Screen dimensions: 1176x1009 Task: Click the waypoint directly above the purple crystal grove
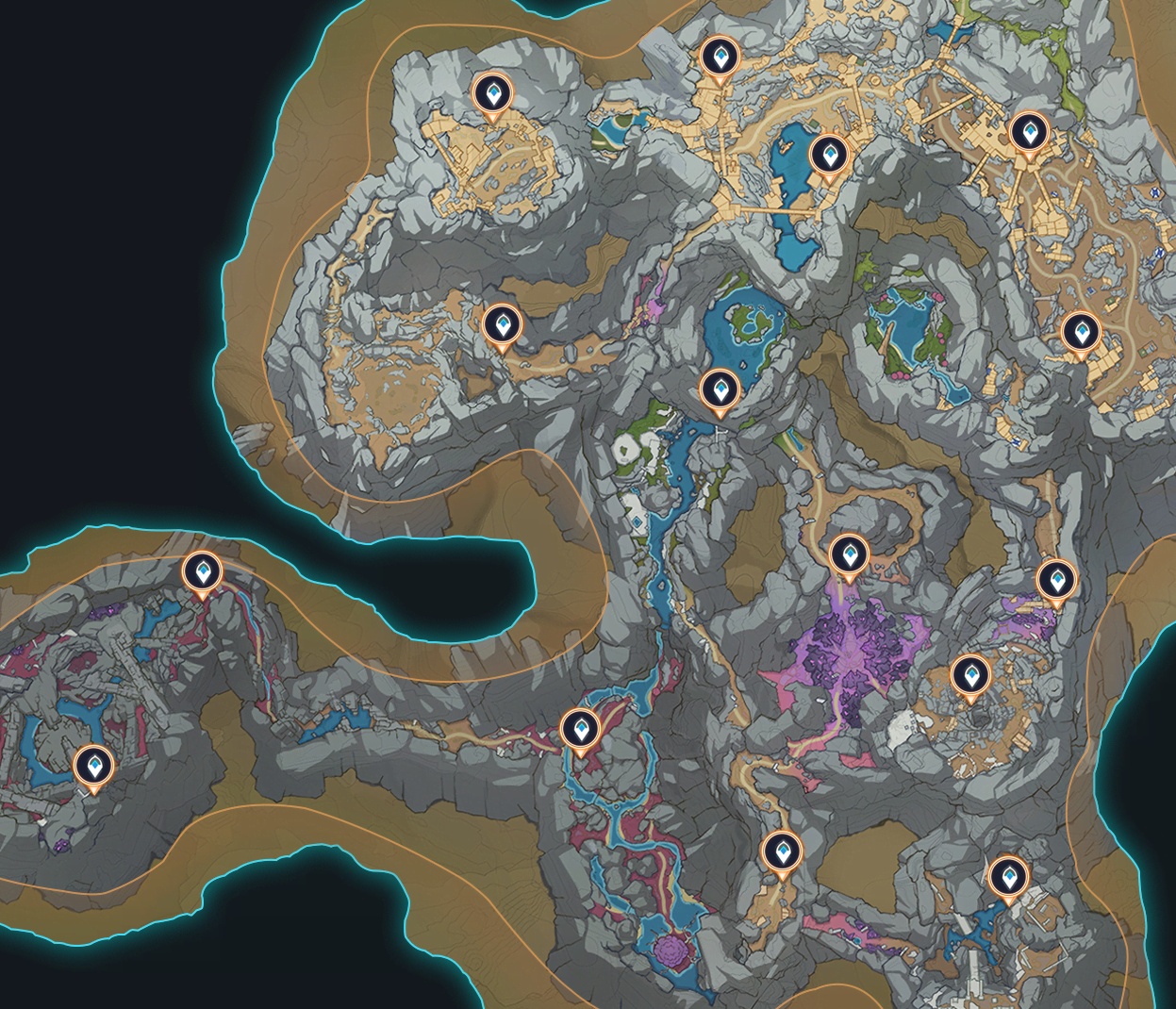(x=846, y=554)
